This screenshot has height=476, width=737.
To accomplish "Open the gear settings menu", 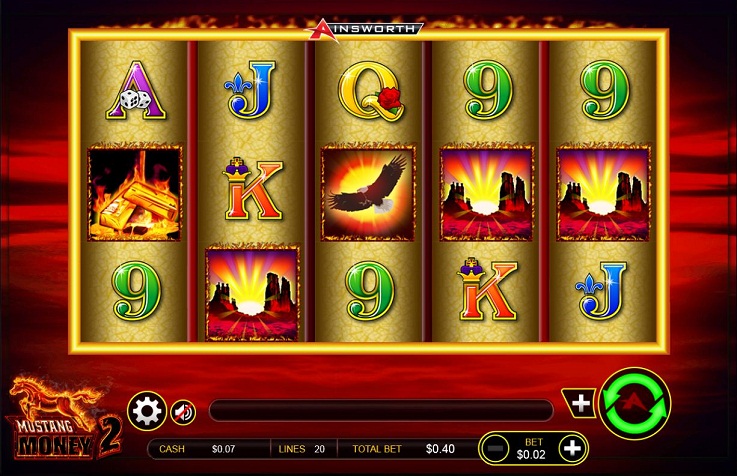I will (147, 410).
